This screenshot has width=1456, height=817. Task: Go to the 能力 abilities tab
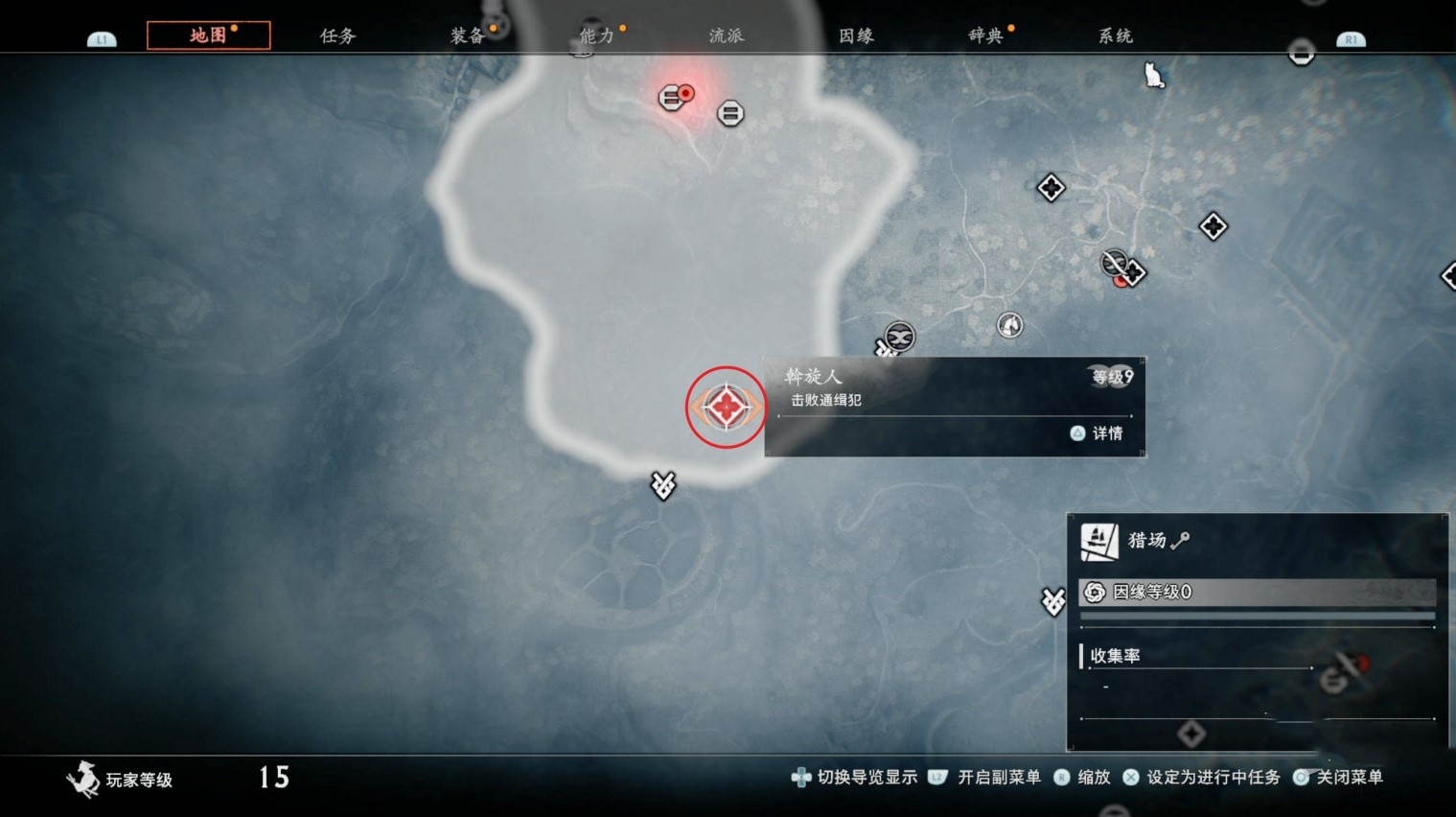tap(596, 35)
